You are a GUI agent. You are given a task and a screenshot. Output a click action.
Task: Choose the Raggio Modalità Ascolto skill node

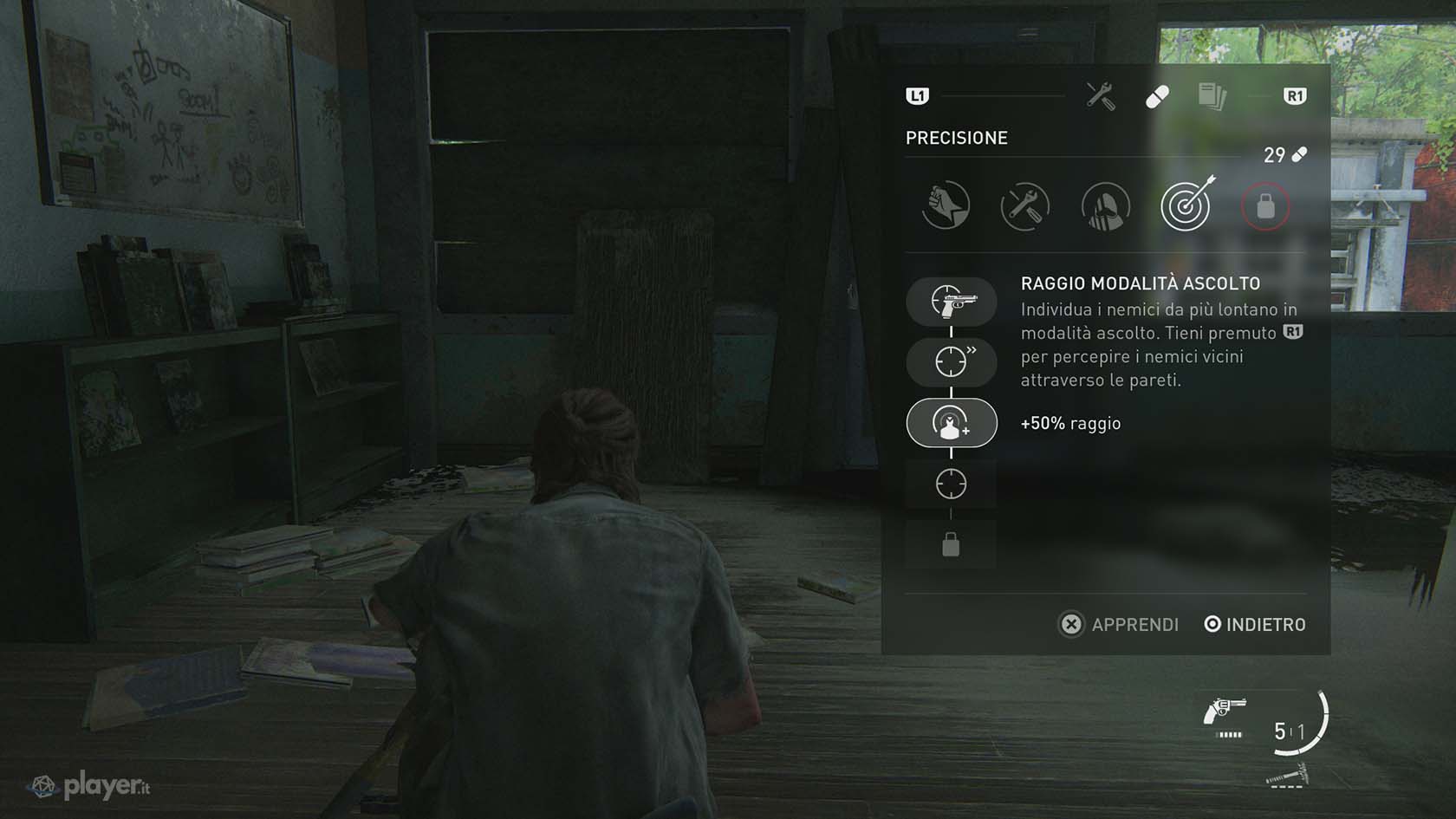pos(952,423)
